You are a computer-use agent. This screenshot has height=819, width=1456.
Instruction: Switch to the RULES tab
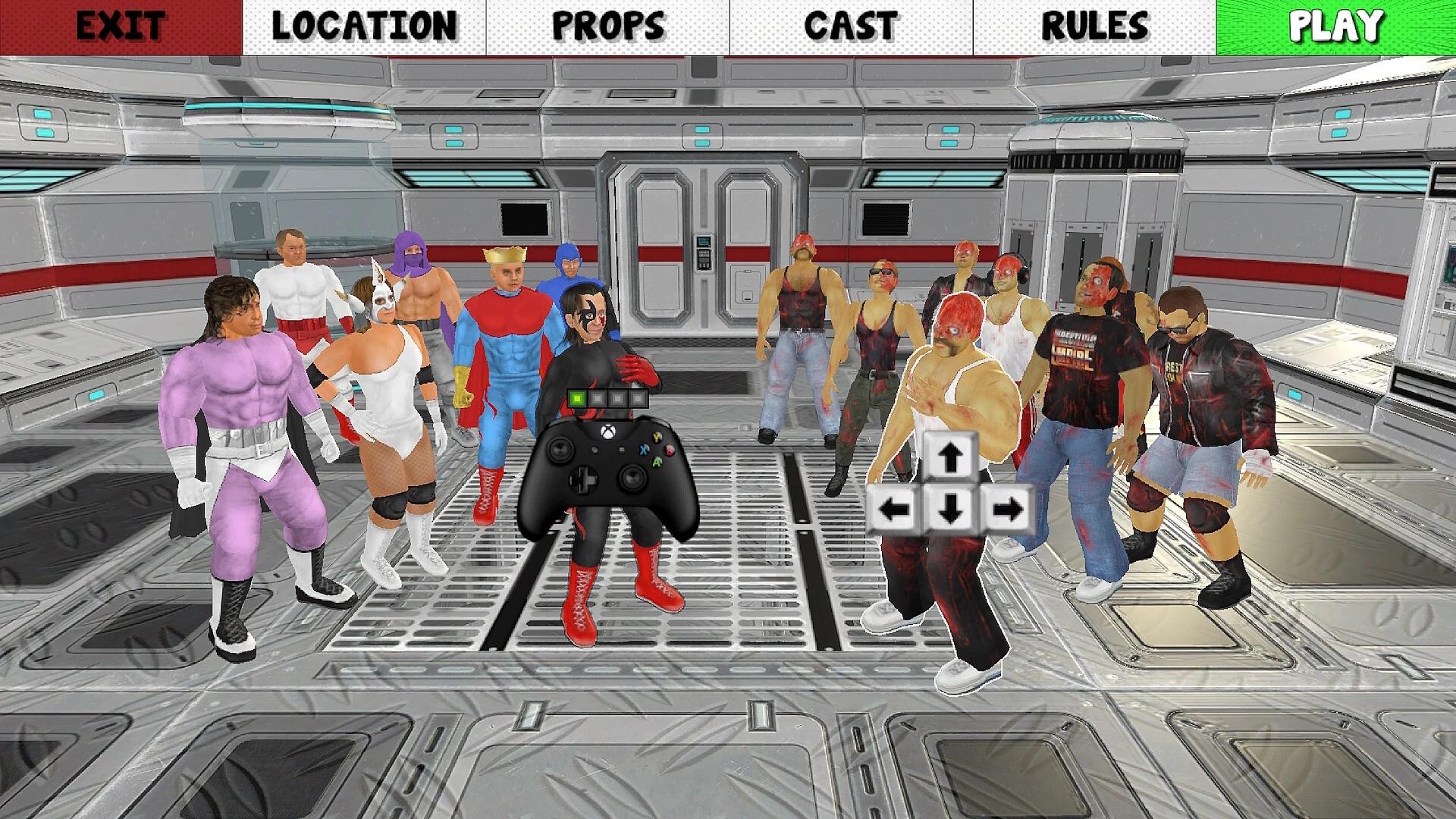point(1092,25)
